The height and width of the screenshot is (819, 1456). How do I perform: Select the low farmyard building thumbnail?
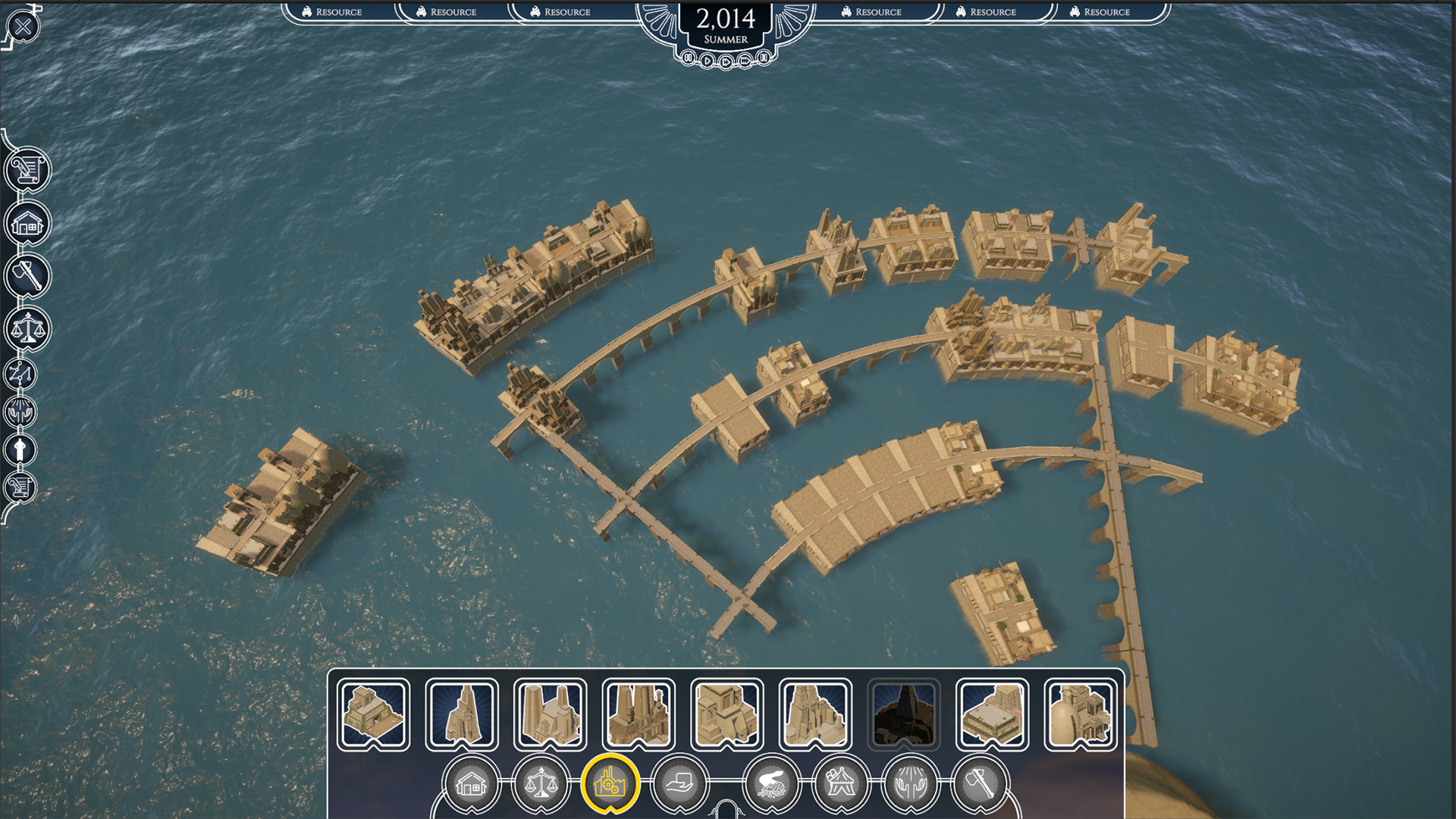[374, 714]
